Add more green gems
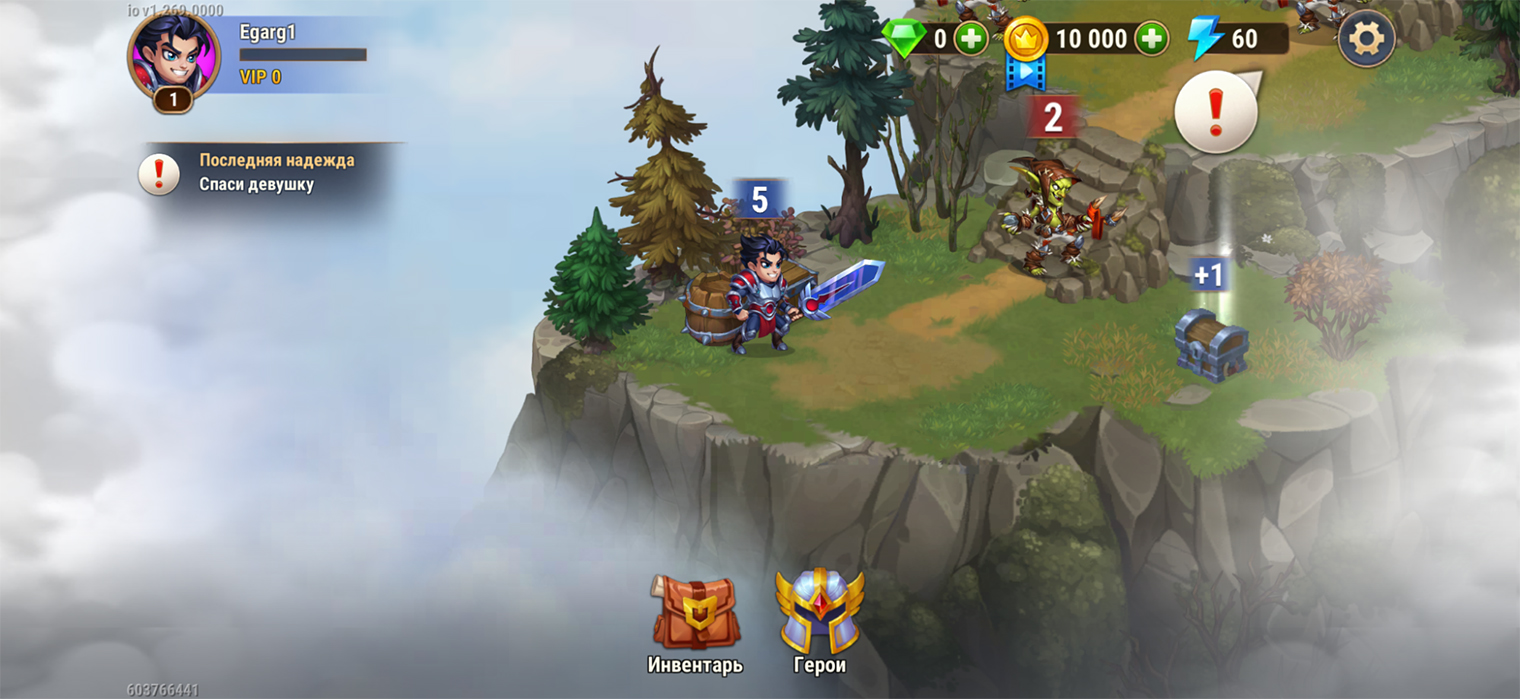This screenshot has width=1520, height=699. click(970, 39)
